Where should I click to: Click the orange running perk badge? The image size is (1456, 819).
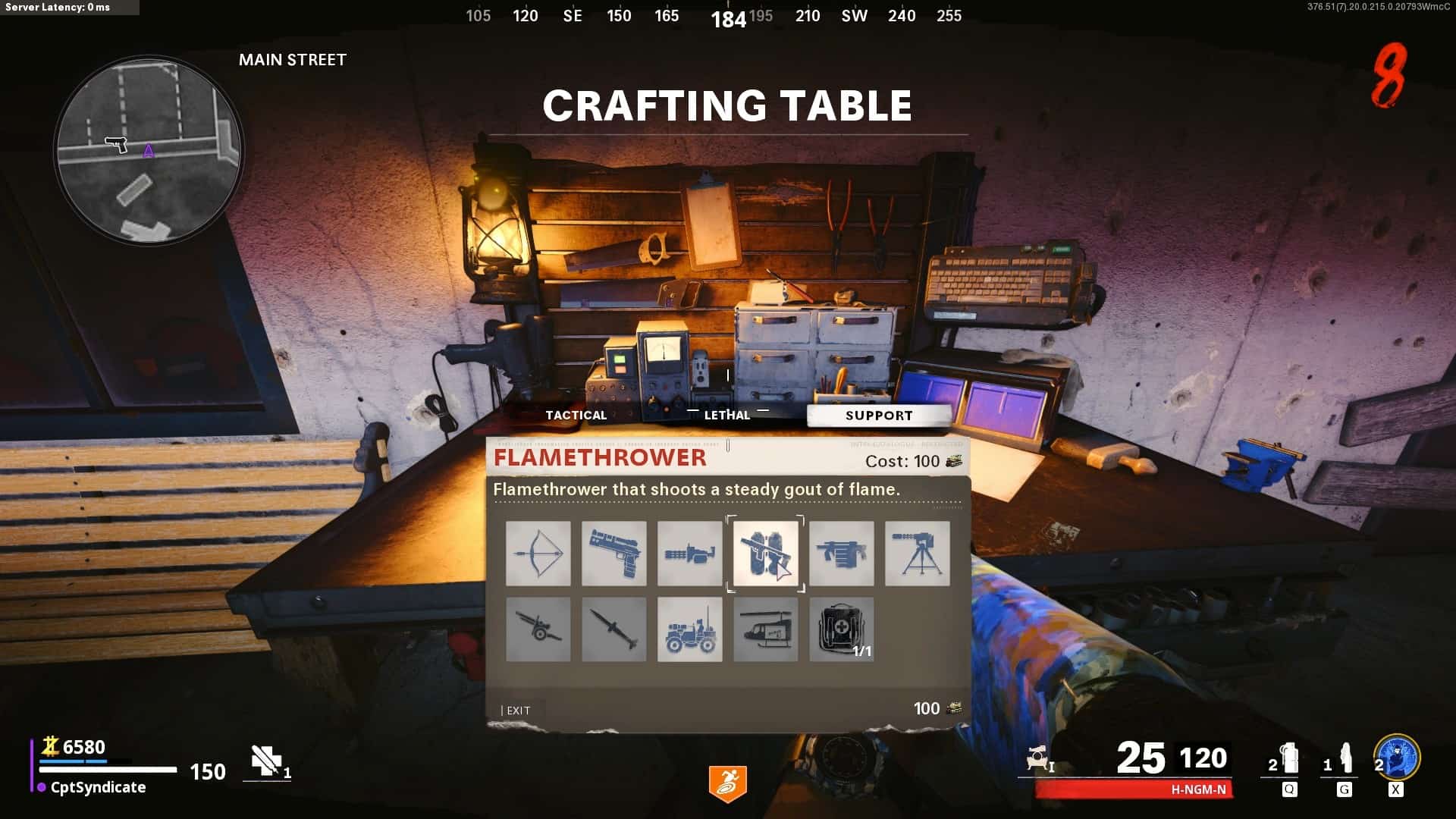[728, 783]
